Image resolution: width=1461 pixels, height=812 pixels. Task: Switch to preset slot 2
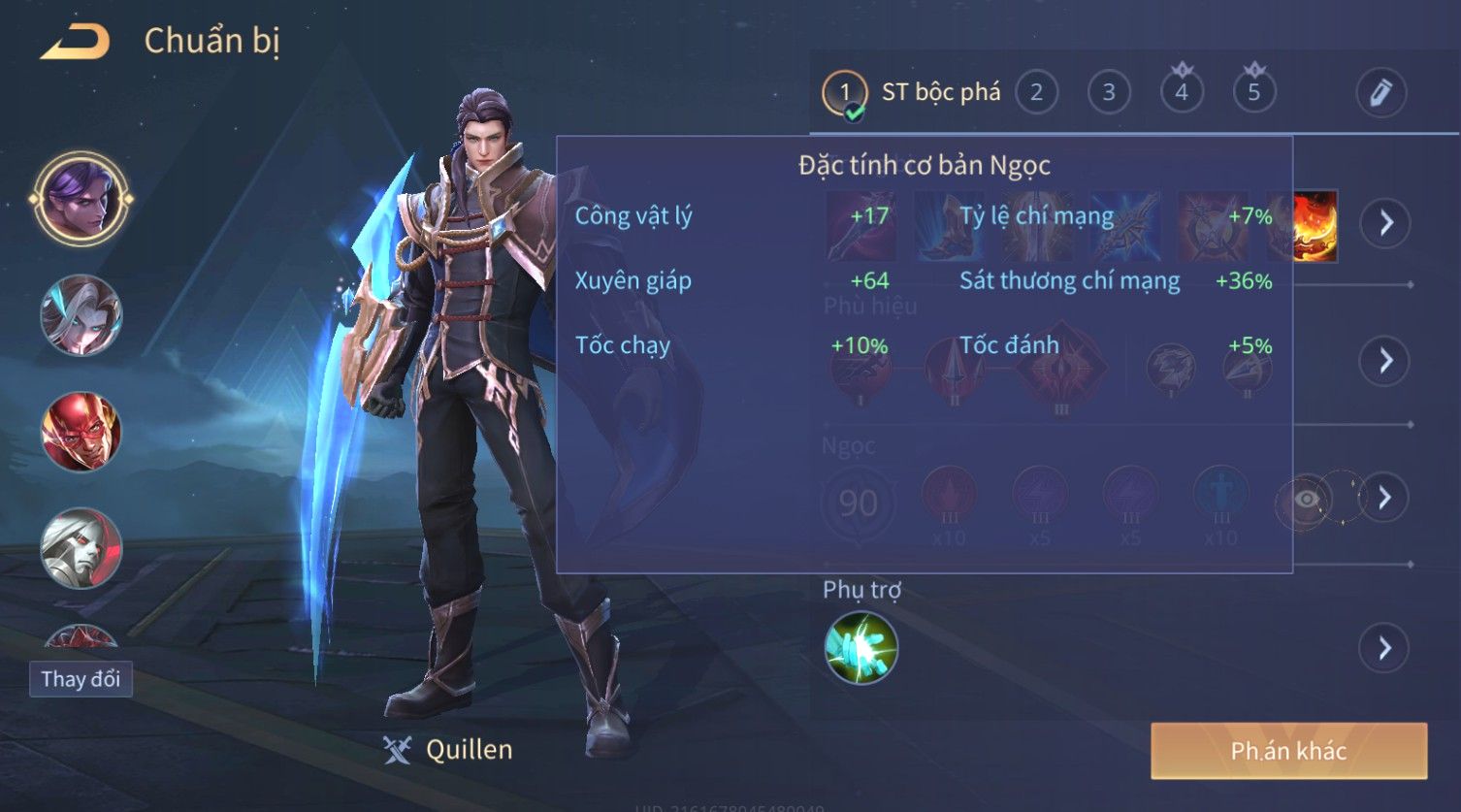click(1036, 93)
